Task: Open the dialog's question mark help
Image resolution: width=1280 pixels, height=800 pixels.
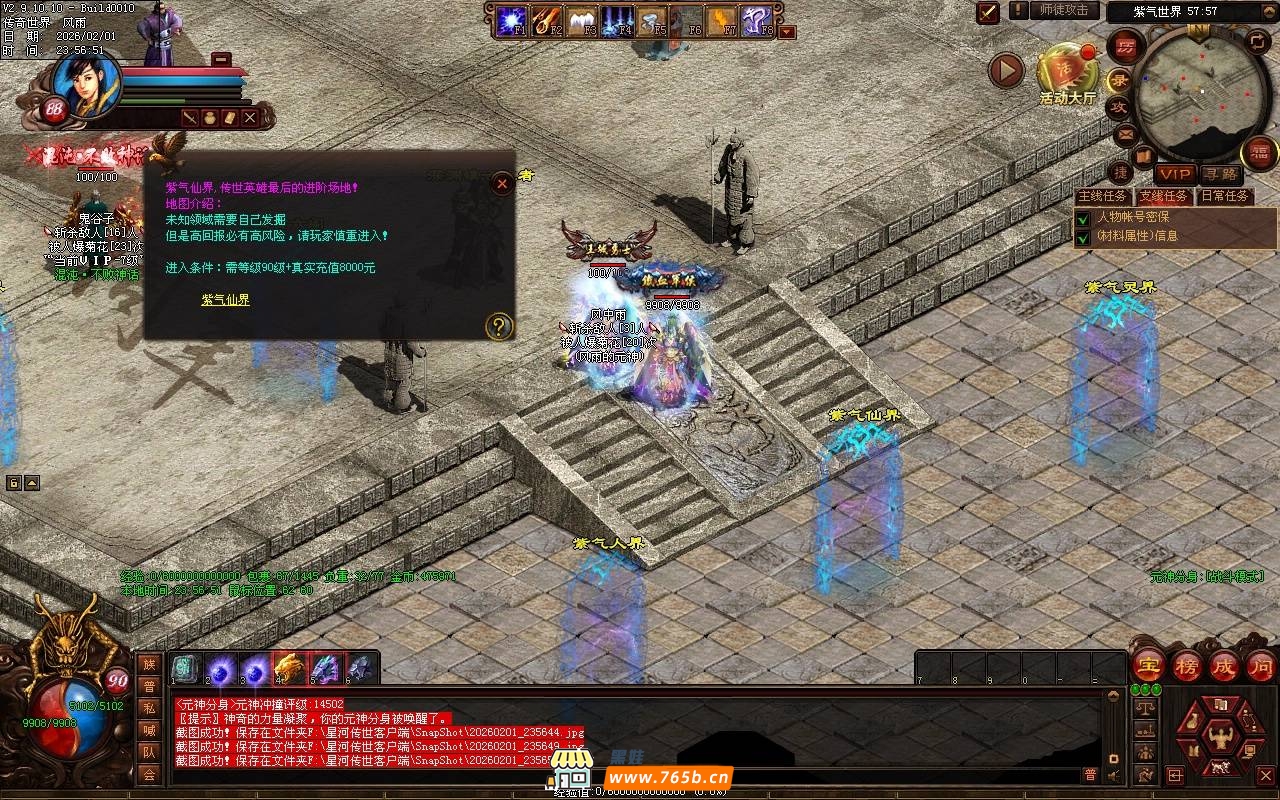Action: [x=498, y=325]
